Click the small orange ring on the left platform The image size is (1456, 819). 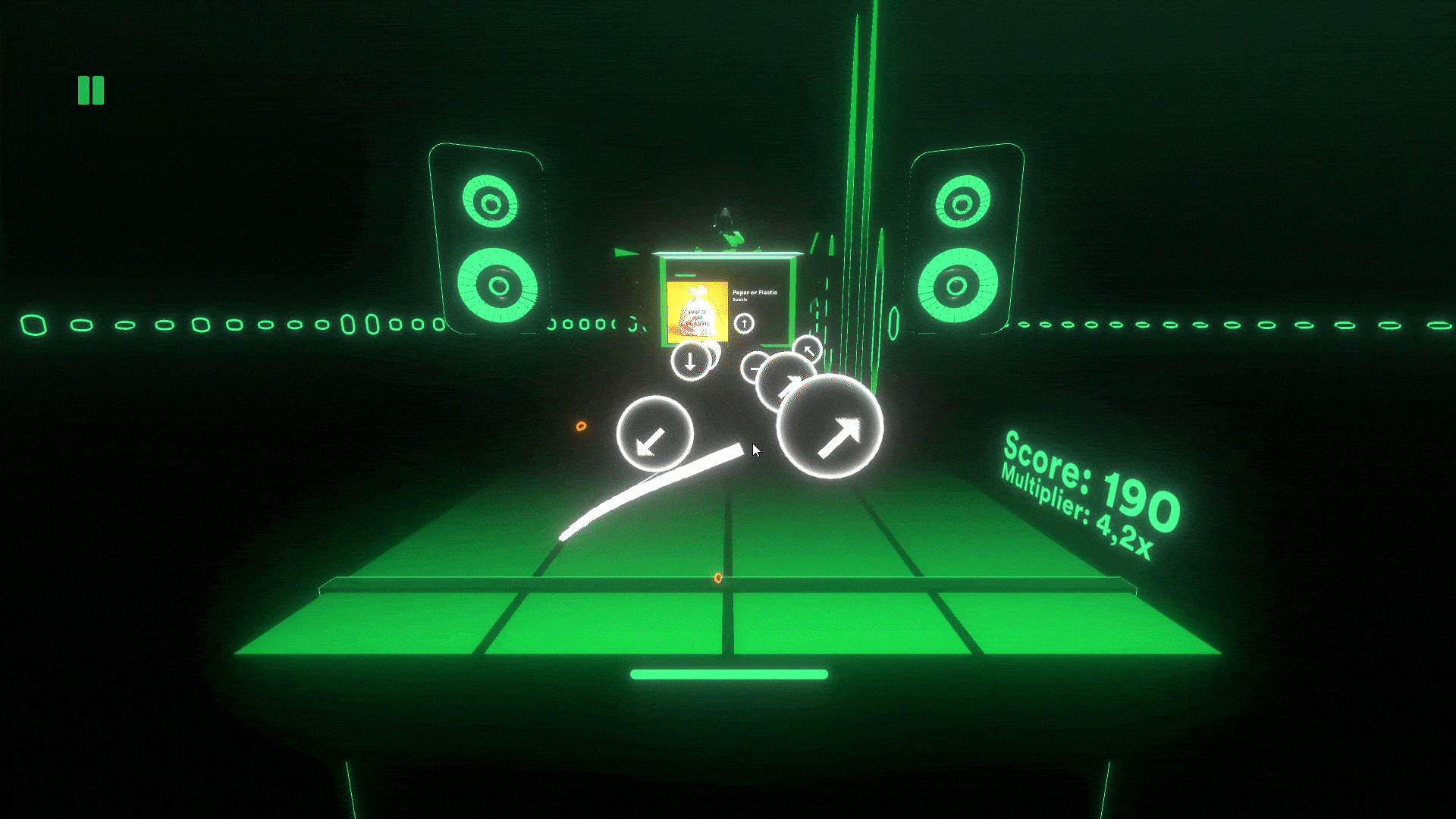point(582,427)
